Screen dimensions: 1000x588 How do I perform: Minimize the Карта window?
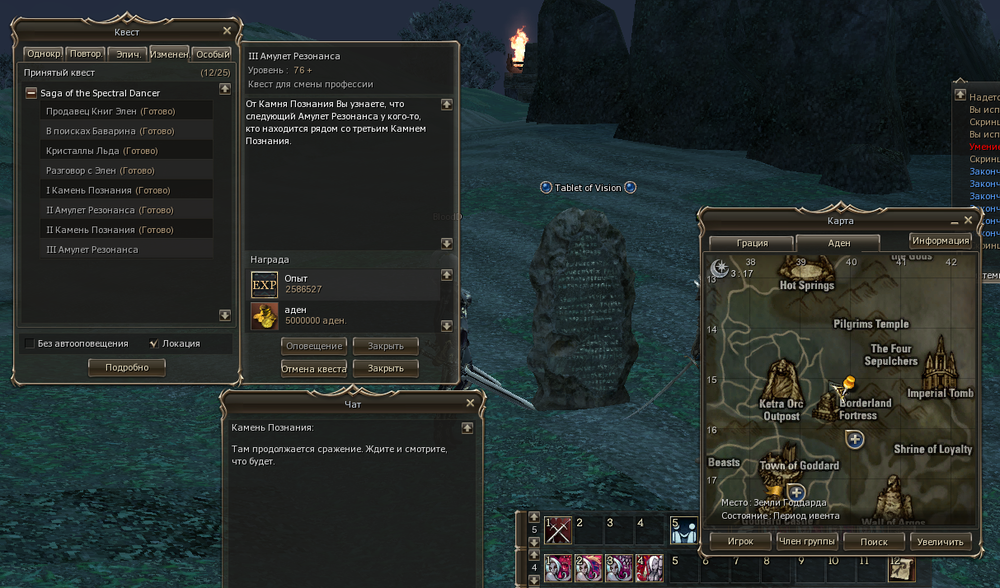click(954, 220)
